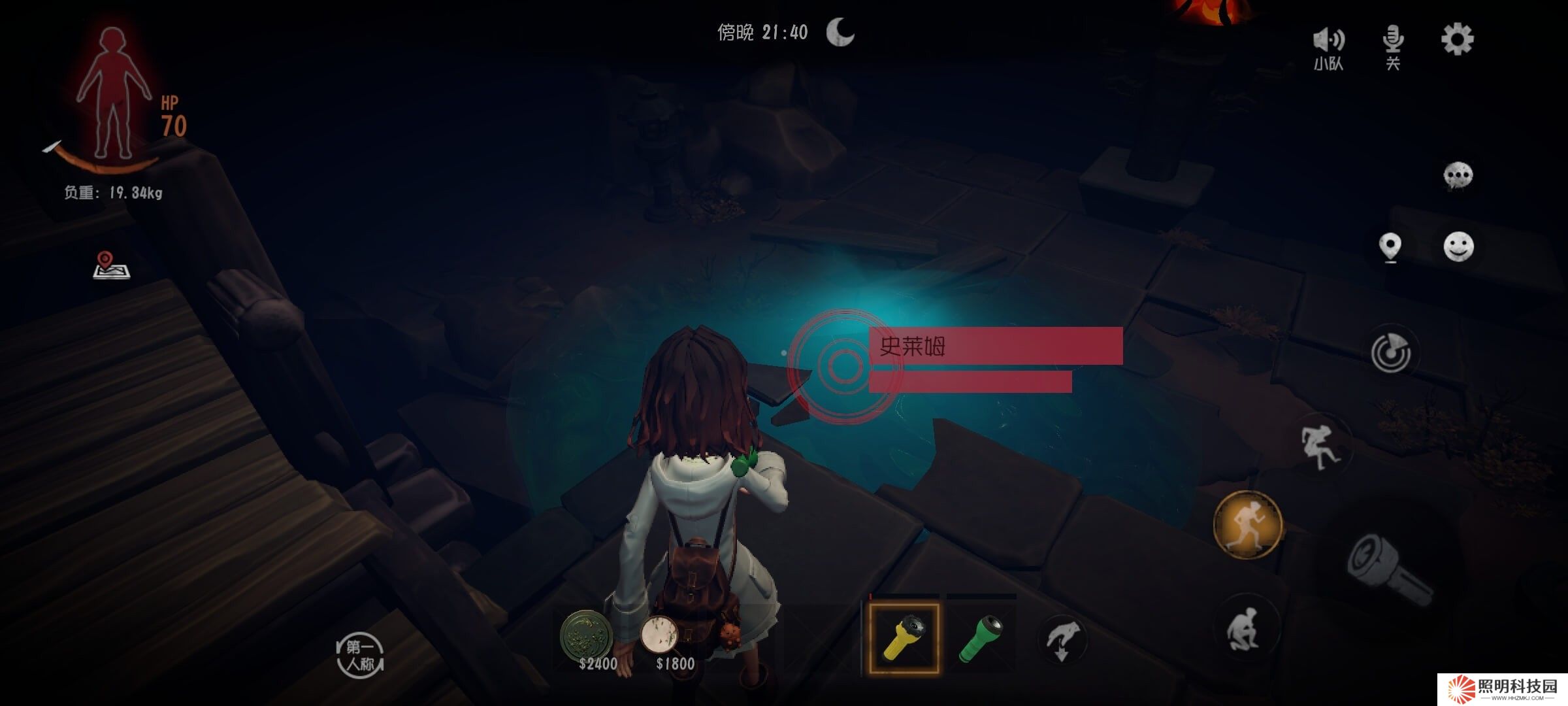Toggle the microphone button
The image size is (1568, 706).
point(1393,44)
